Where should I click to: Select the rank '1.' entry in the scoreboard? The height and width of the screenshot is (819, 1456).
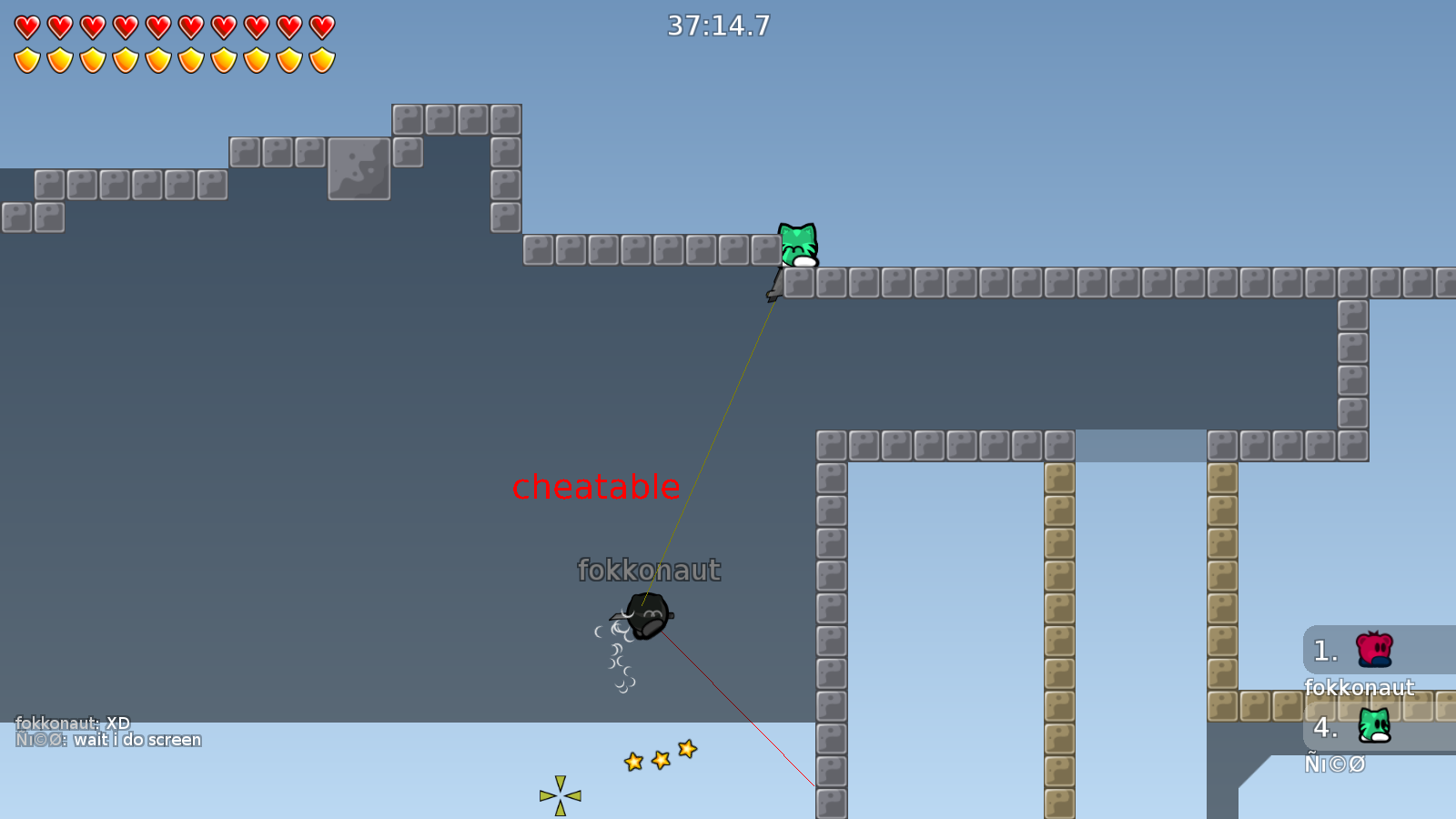1325,650
